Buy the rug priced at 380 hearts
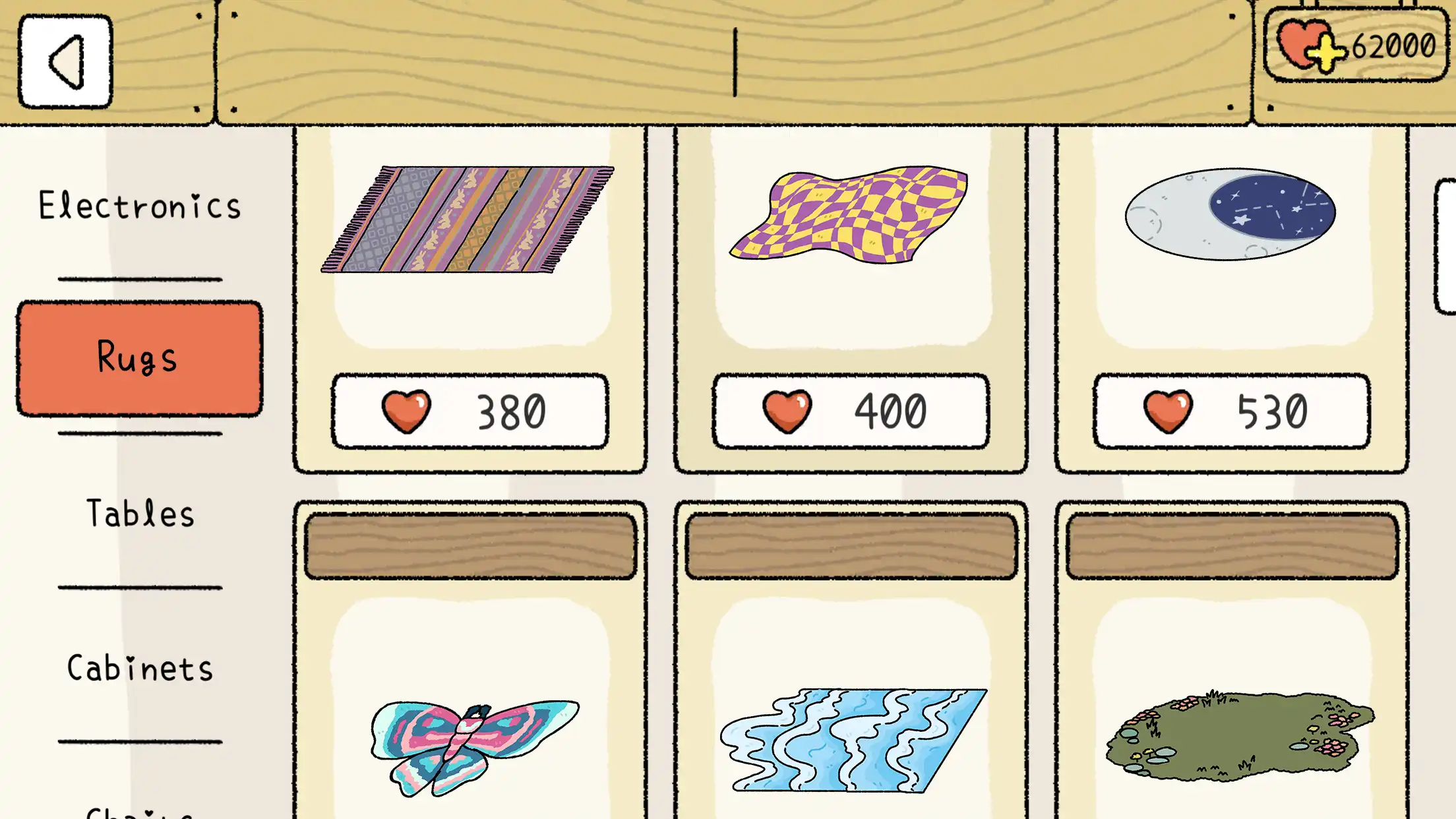 pyautogui.click(x=471, y=410)
